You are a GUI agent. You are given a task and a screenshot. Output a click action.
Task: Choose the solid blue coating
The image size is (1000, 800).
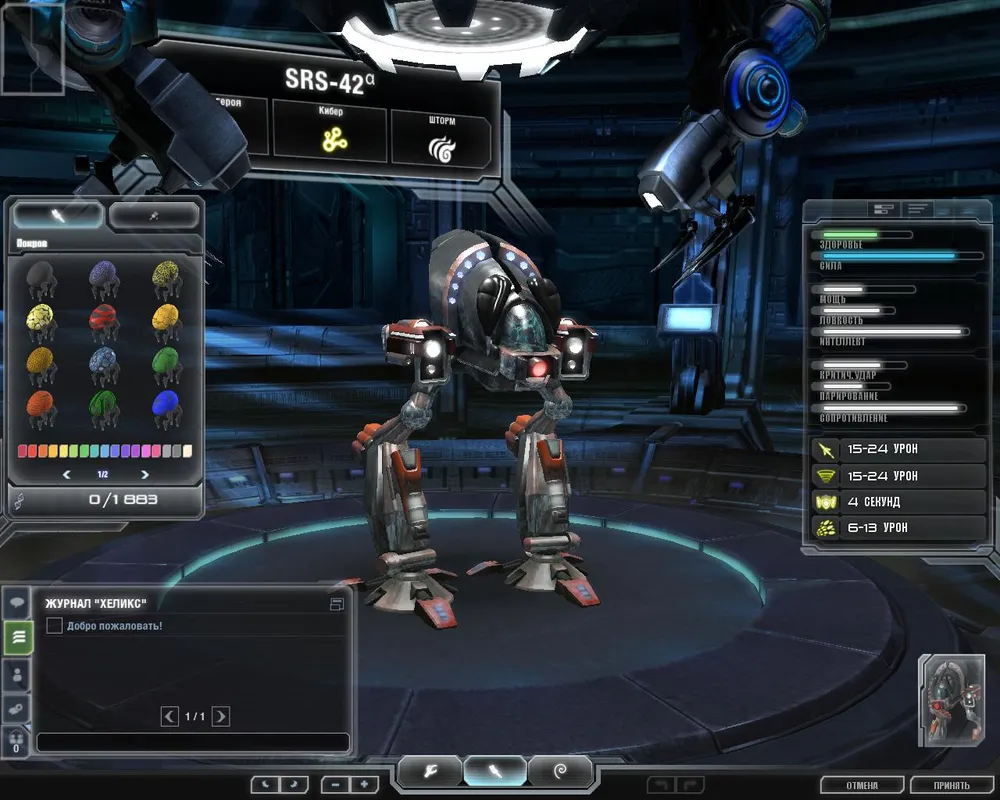click(x=167, y=406)
